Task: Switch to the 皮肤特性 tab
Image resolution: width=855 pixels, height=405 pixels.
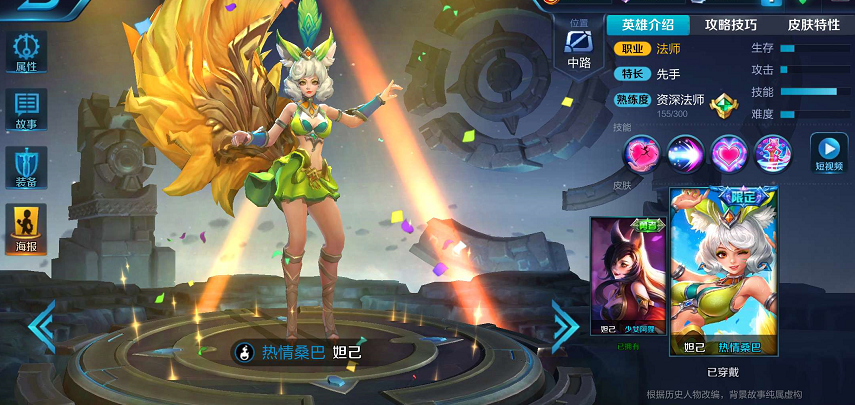Action: click(813, 25)
